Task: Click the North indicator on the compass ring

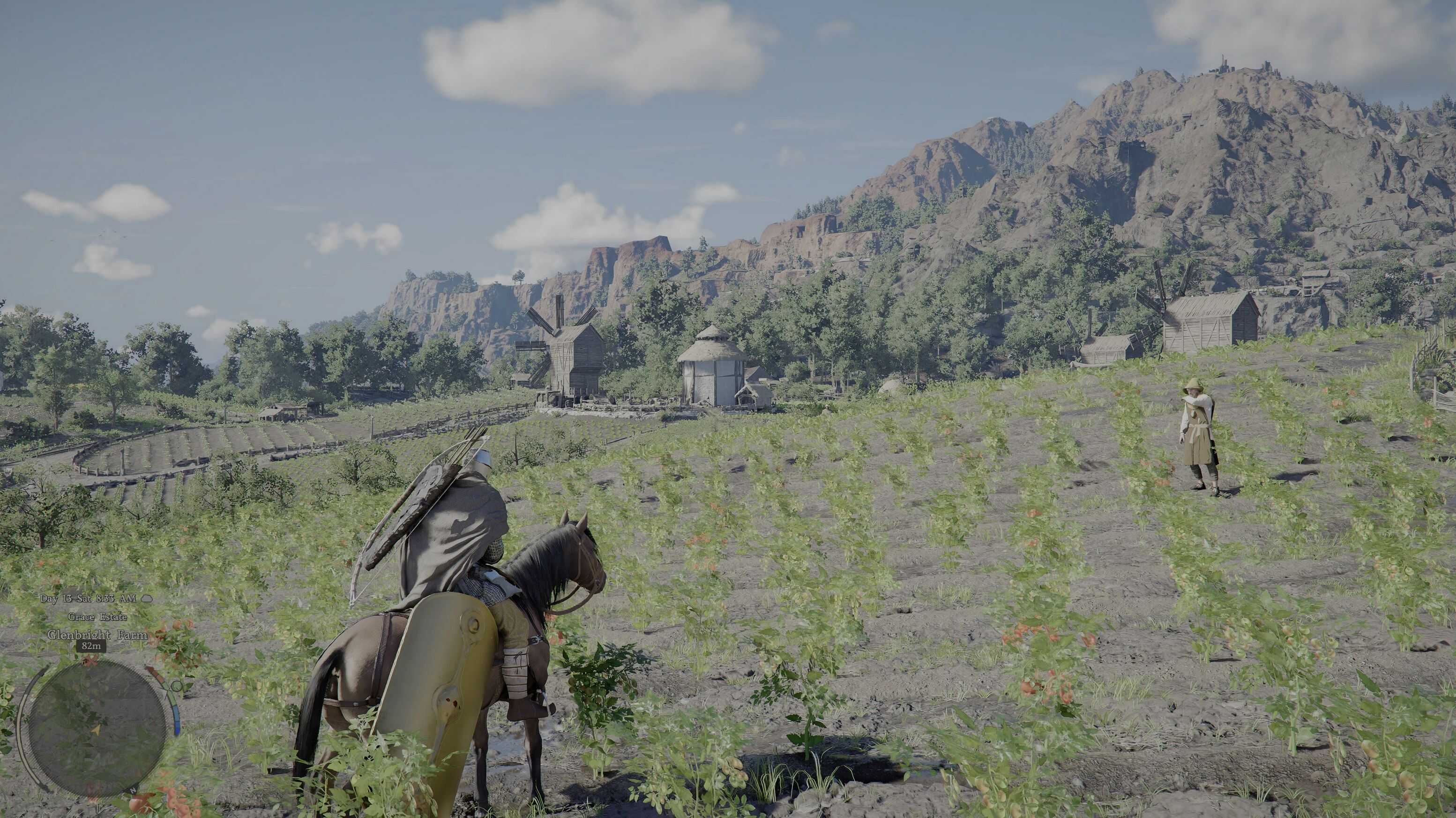Action: coord(132,790)
